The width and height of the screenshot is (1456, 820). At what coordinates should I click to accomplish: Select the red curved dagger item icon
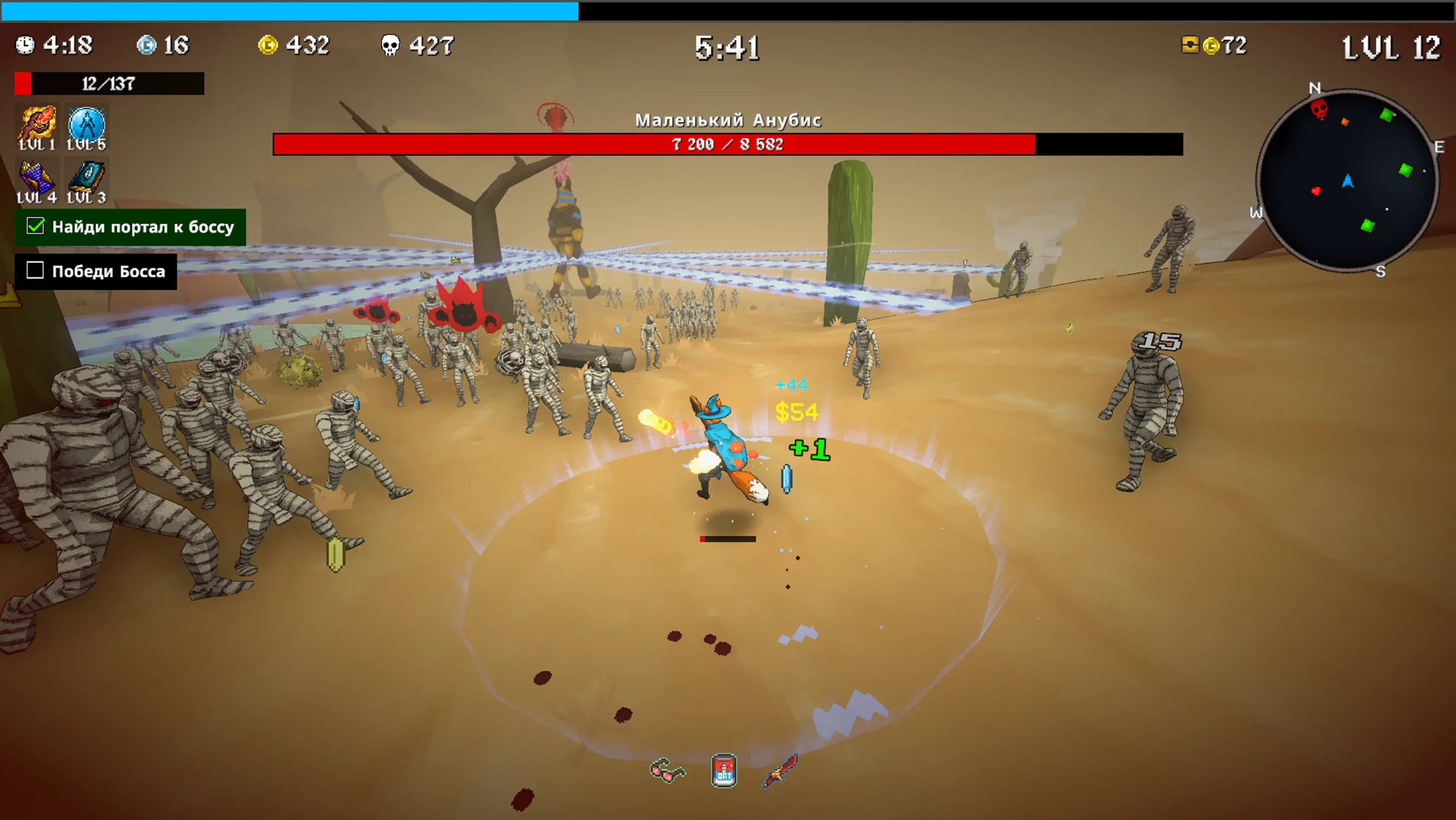[781, 771]
